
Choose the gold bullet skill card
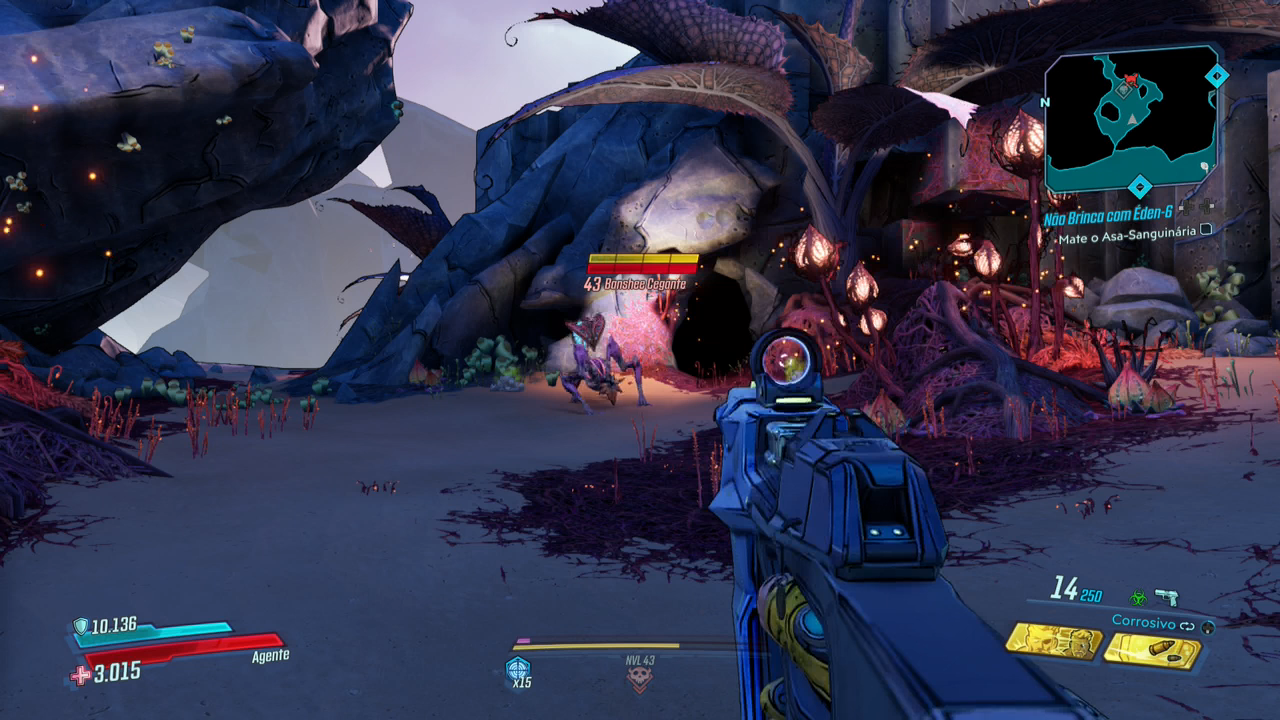[x=1151, y=650]
